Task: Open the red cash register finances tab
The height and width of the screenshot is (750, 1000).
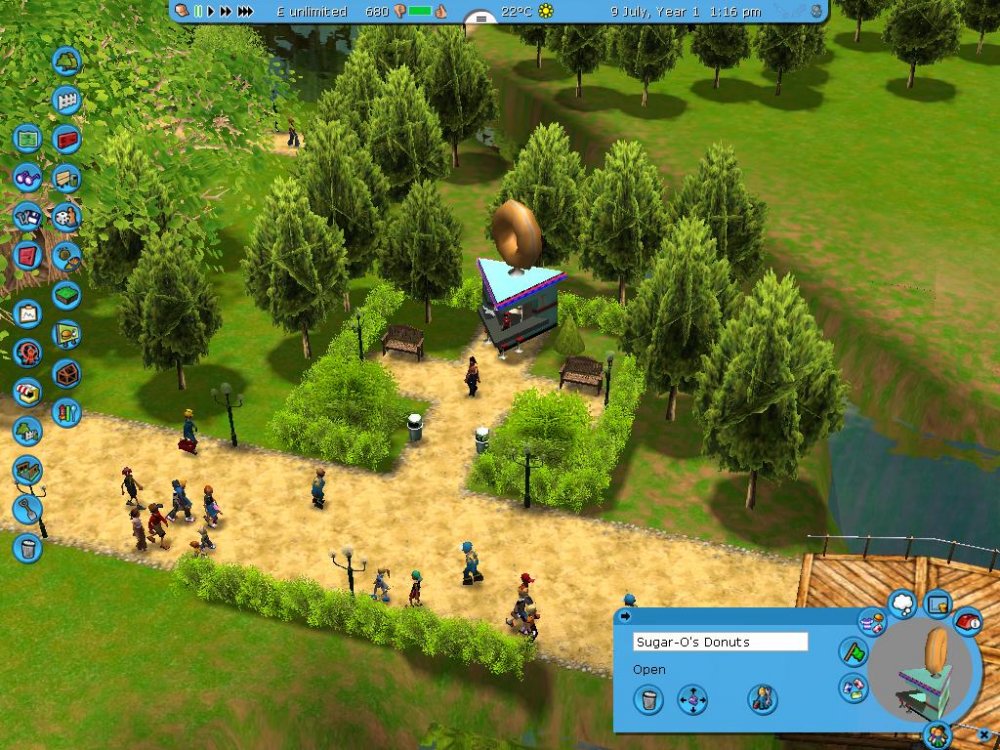Action: (967, 622)
